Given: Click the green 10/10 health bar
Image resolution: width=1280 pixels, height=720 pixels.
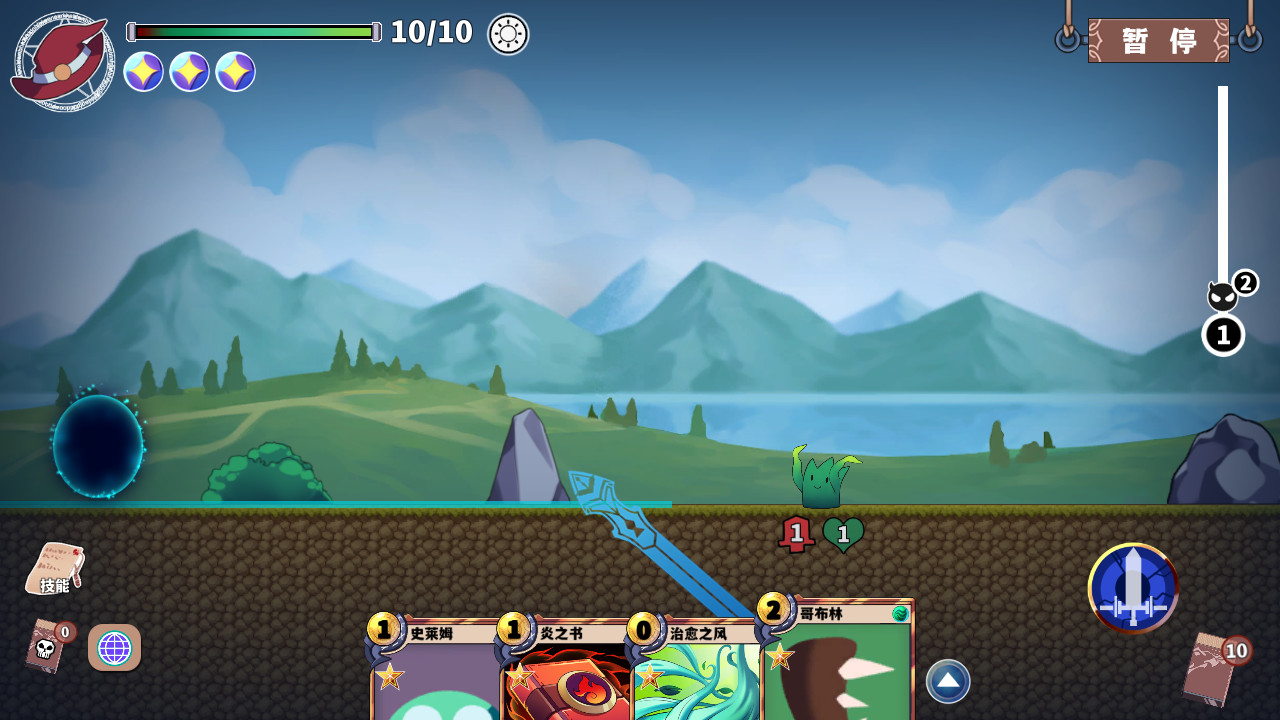Looking at the screenshot, I should tap(255, 32).
